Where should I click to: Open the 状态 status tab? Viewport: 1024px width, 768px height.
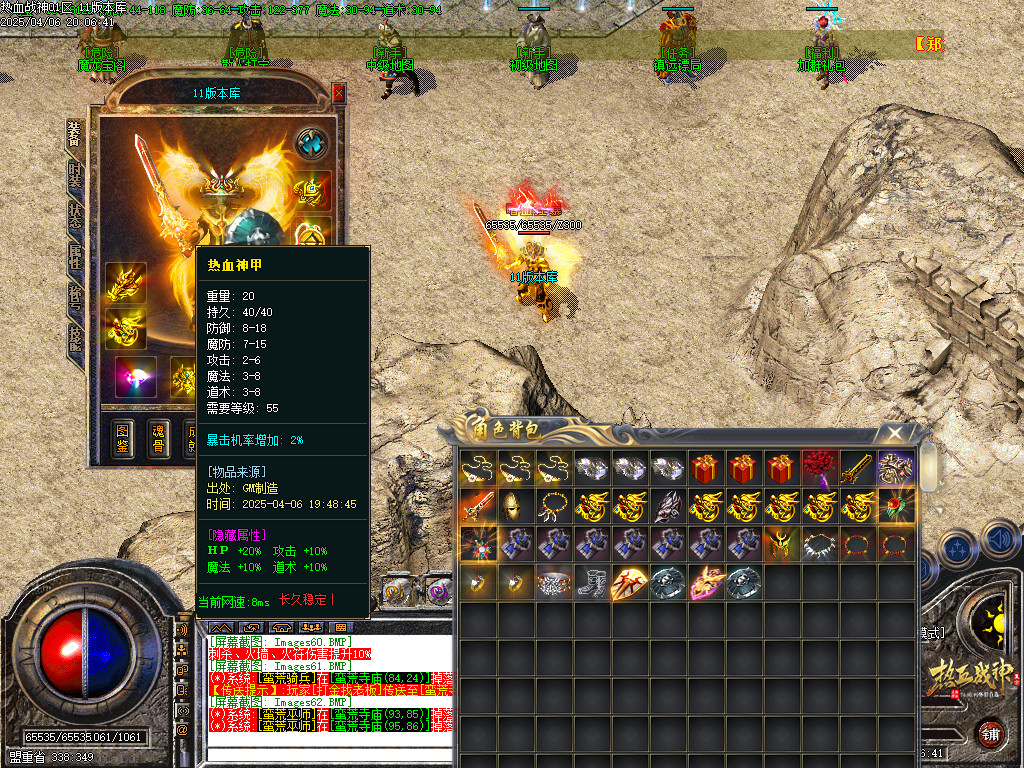pos(75,213)
